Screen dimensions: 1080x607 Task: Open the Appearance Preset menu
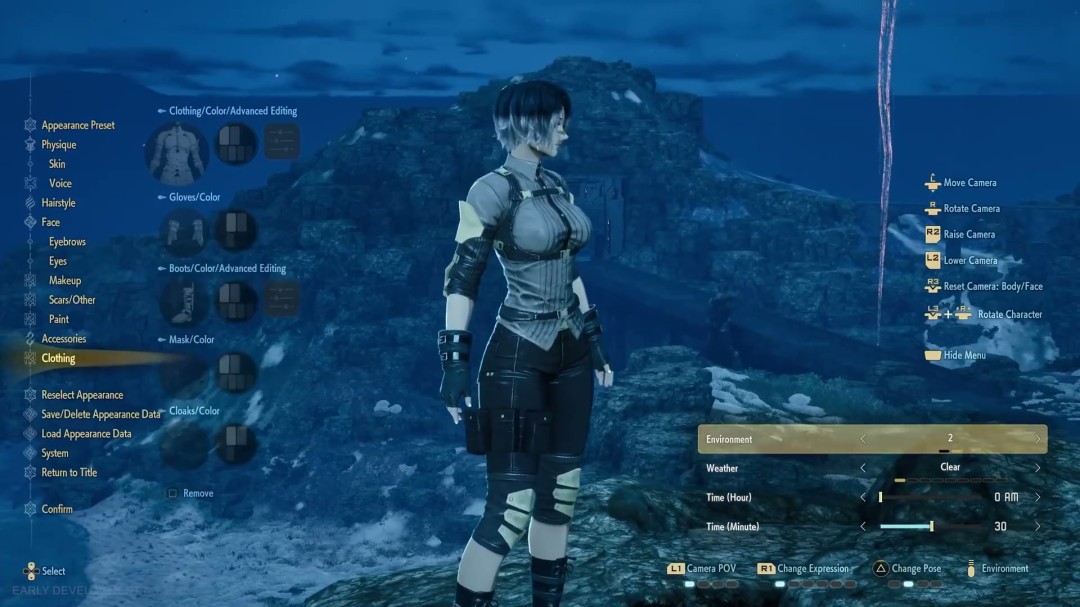77,126
